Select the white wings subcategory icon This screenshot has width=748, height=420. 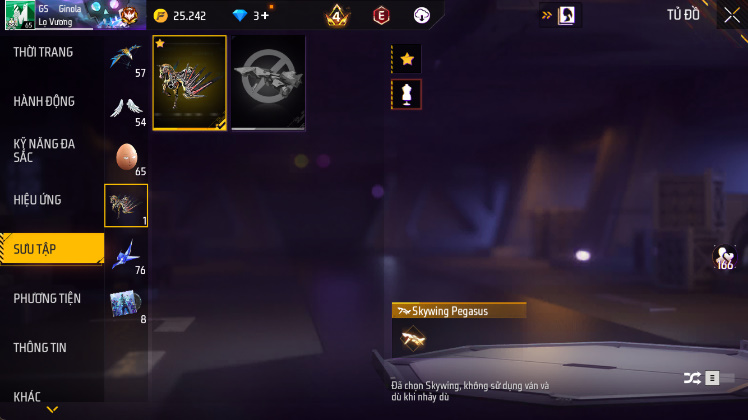click(x=126, y=107)
